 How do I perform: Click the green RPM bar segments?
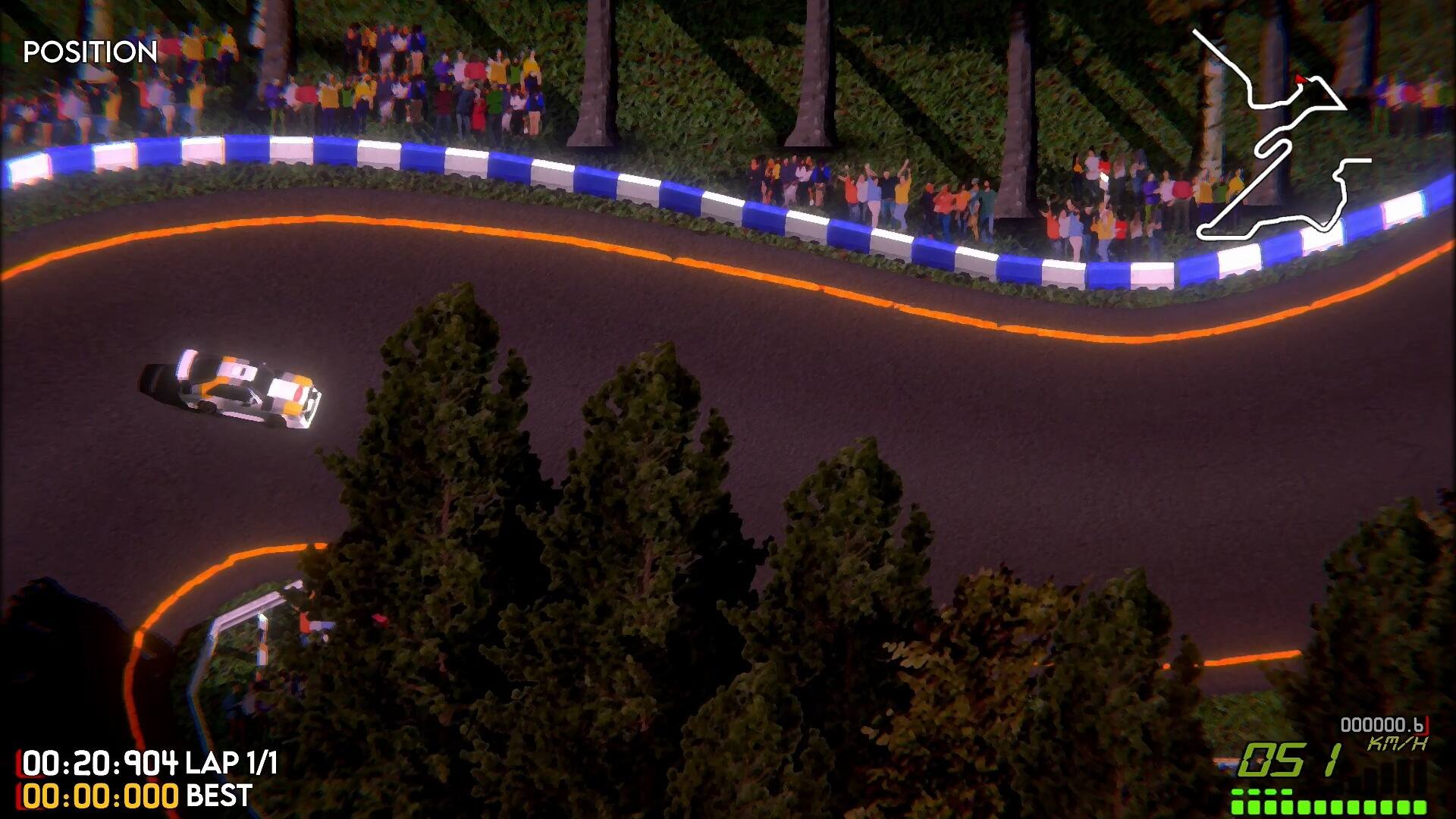pos(1327,806)
